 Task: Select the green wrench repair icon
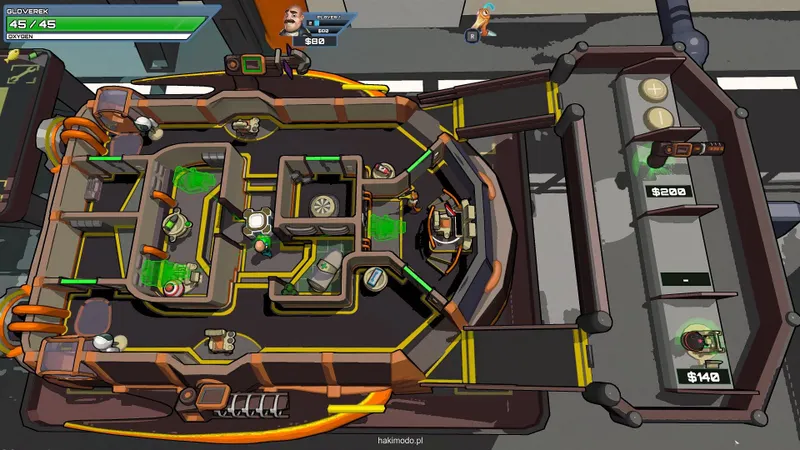tap(24, 73)
